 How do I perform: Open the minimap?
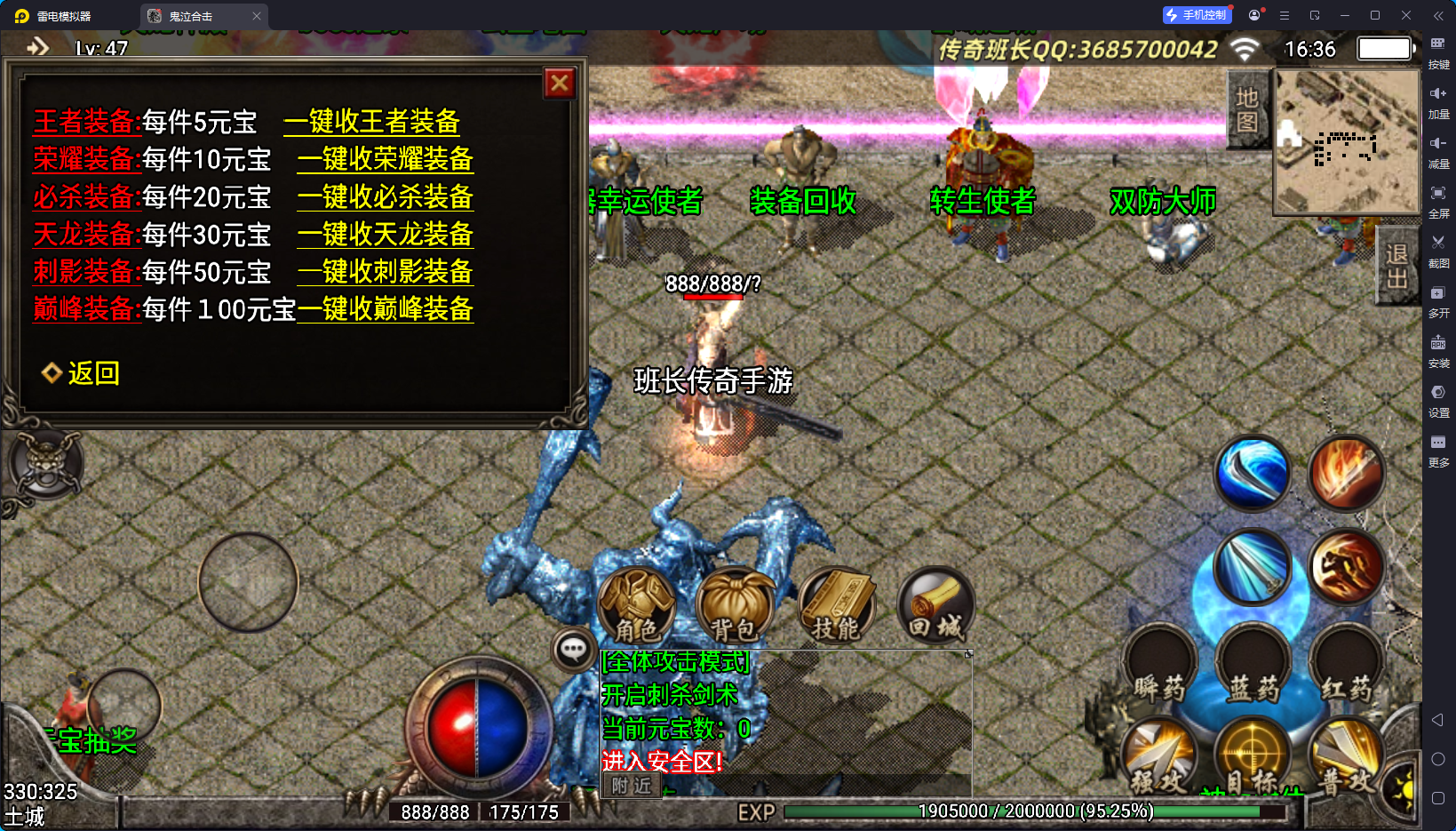coord(1347,141)
